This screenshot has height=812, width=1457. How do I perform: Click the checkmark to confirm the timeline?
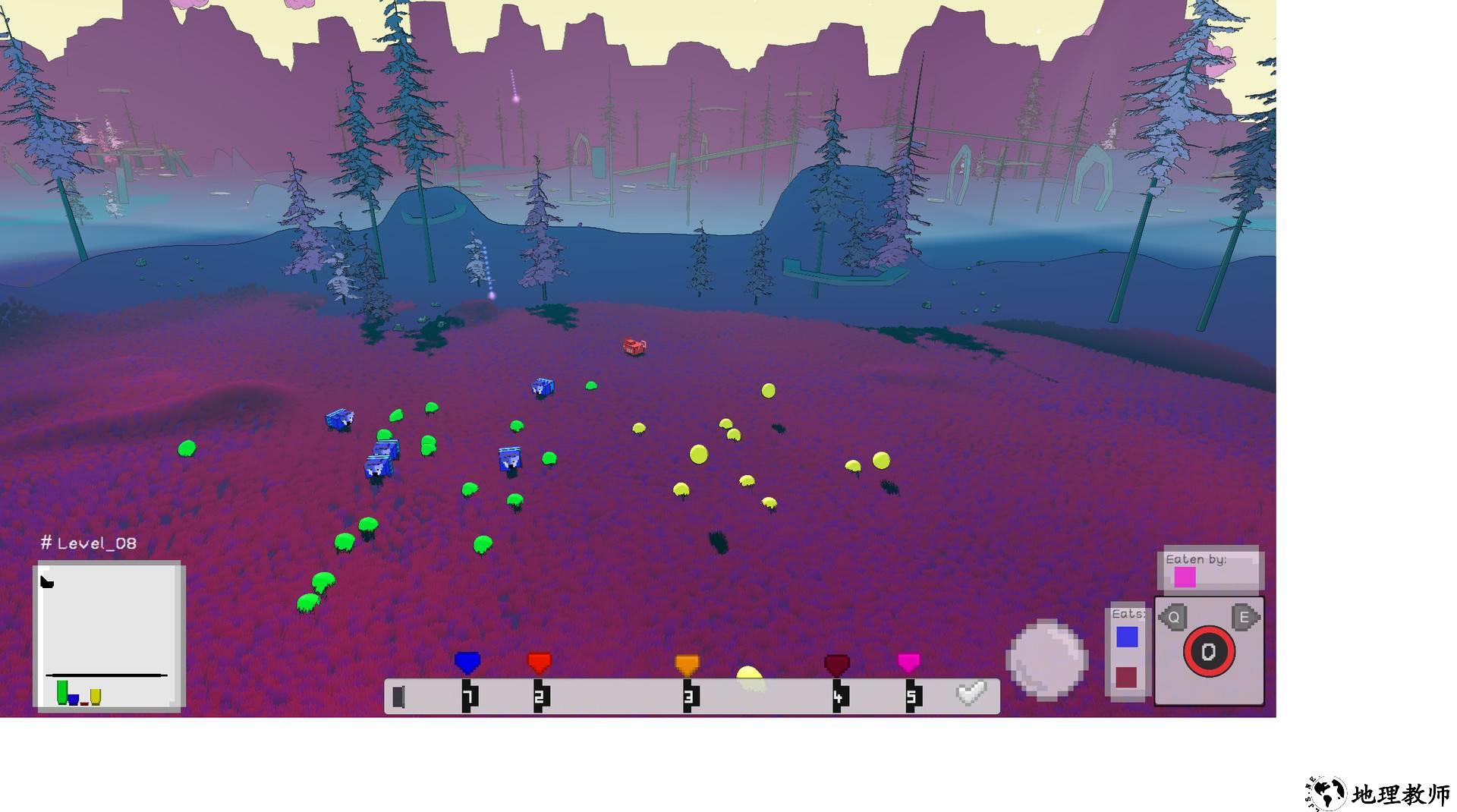[971, 693]
